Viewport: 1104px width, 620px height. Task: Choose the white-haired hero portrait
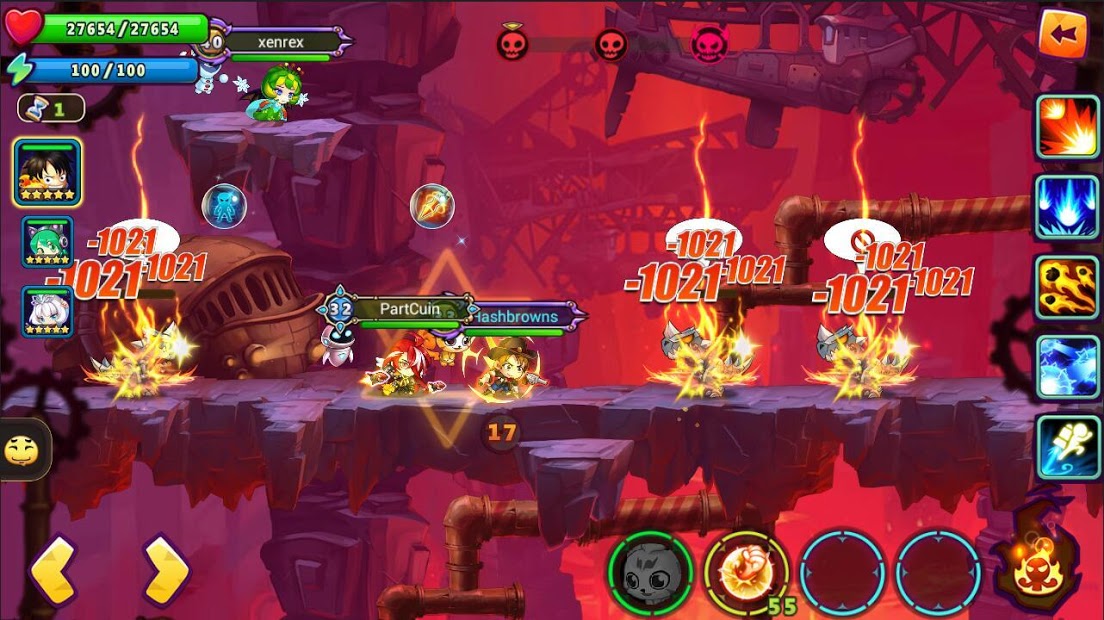pos(47,311)
